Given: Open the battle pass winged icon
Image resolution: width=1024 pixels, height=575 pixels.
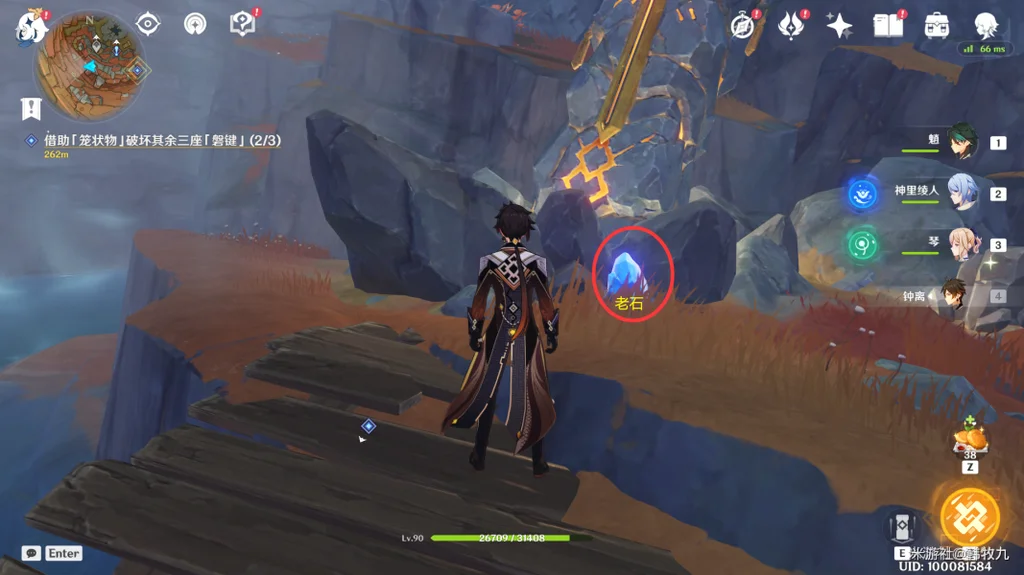Looking at the screenshot, I should click(792, 25).
